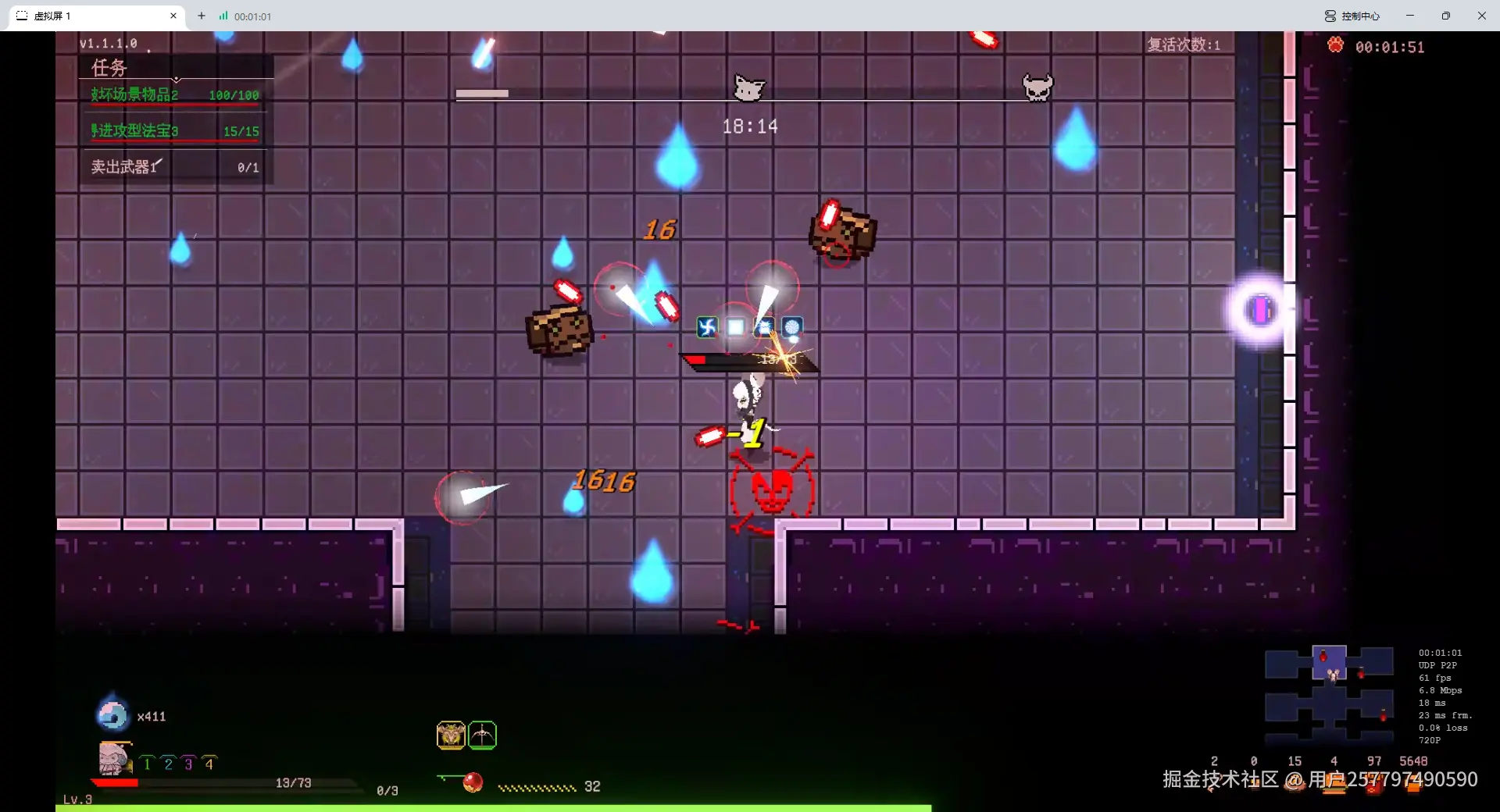The width and height of the screenshot is (1500, 812).
Task: Click the cat icon on boss progress bar
Action: pos(748,88)
